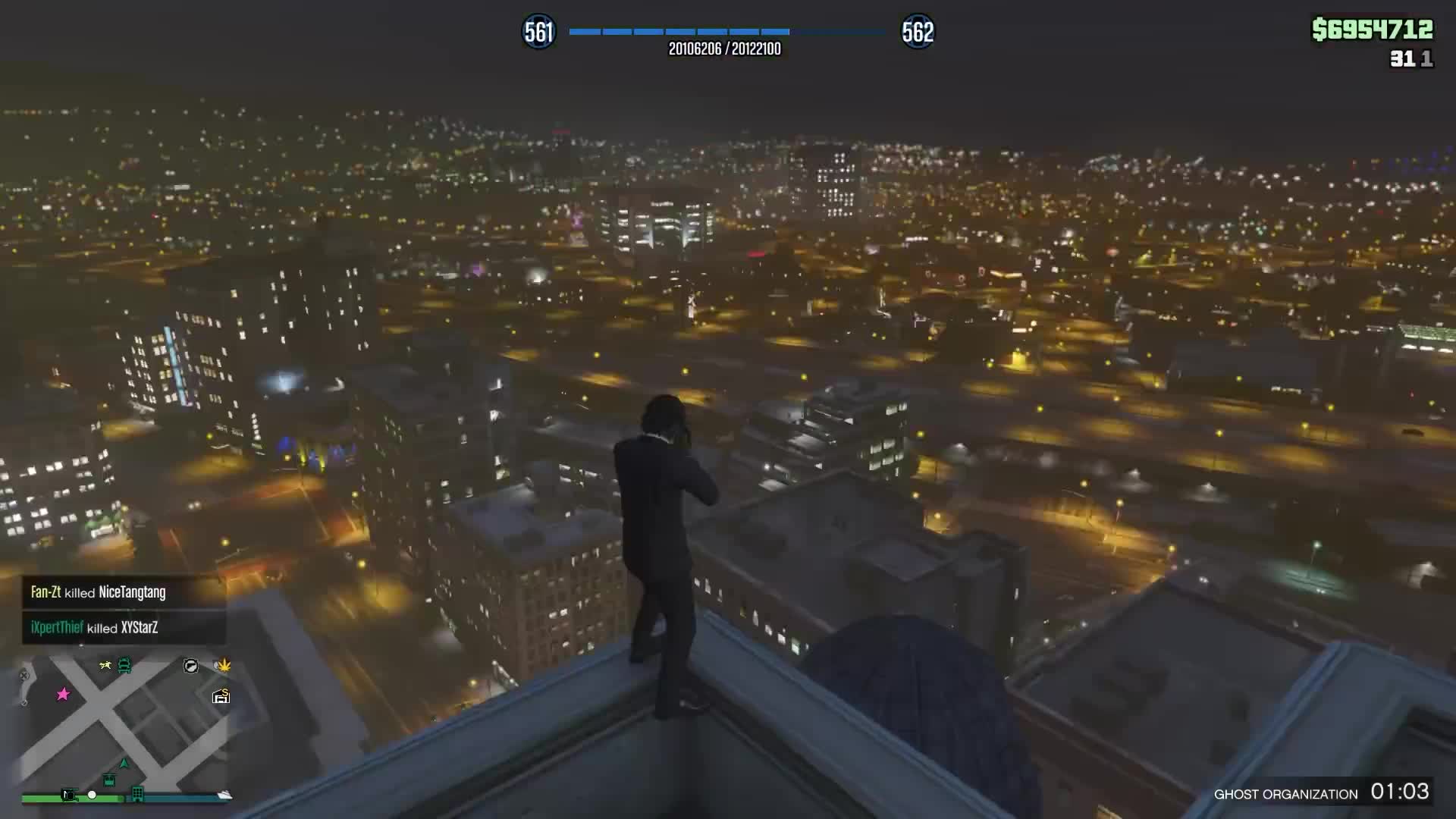Image resolution: width=1456 pixels, height=819 pixels.
Task: Click the rank 561 level badge
Action: 539,32
